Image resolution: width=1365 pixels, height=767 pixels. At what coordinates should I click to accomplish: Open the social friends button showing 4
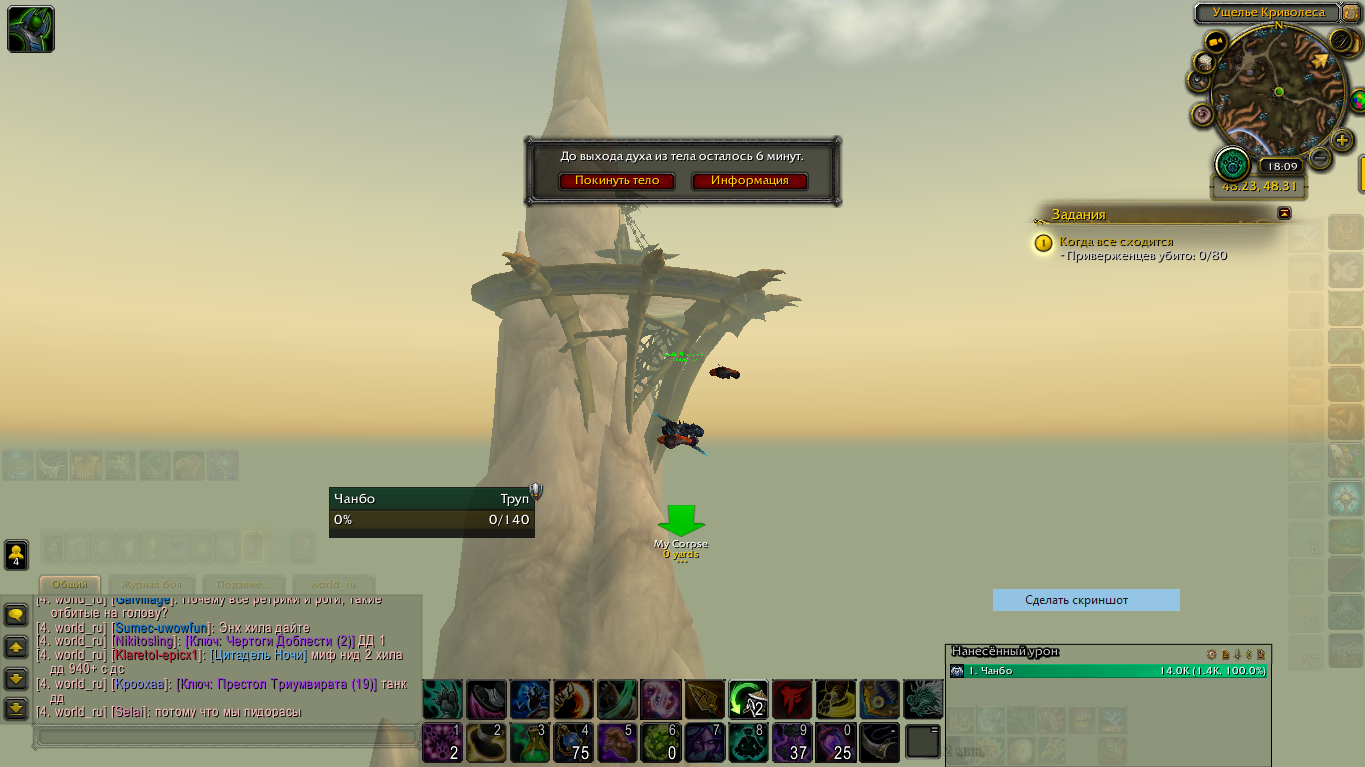[16, 555]
